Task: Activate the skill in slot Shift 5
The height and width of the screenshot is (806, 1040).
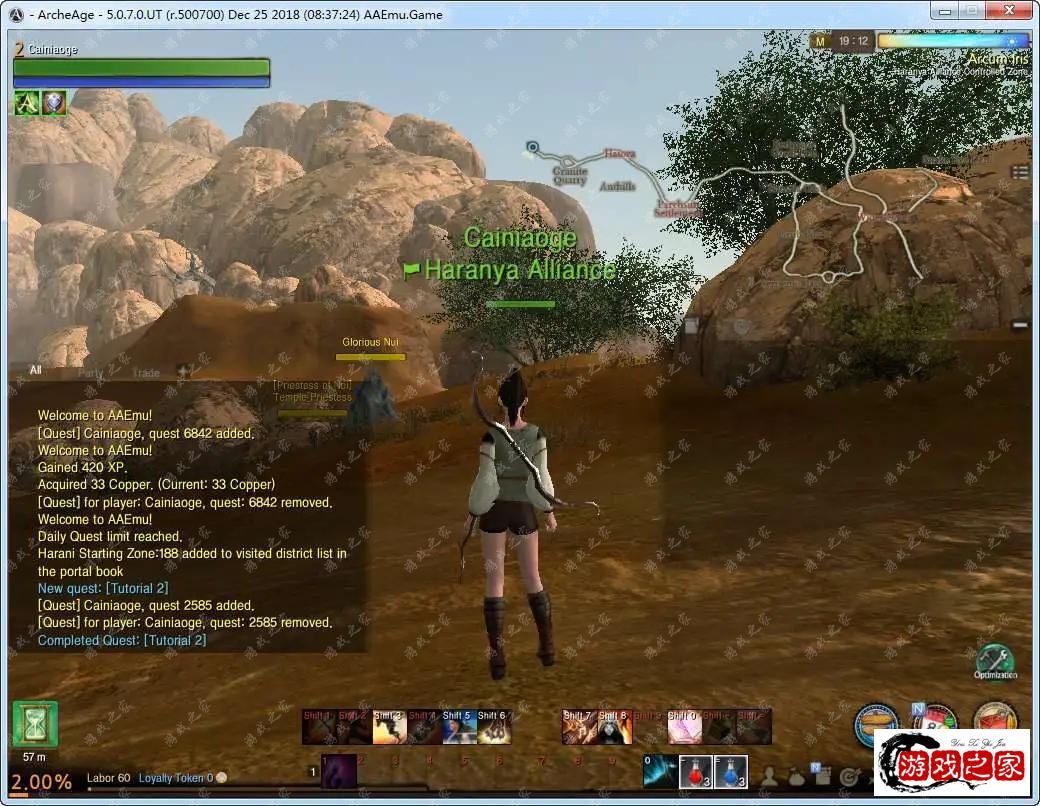Action: tap(457, 728)
